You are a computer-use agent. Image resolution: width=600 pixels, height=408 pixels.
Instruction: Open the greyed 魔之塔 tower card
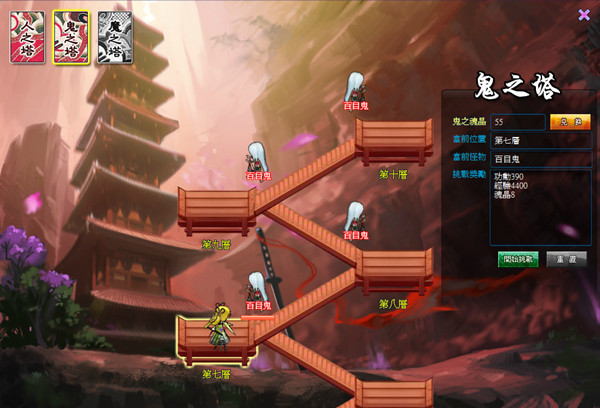tap(114, 38)
